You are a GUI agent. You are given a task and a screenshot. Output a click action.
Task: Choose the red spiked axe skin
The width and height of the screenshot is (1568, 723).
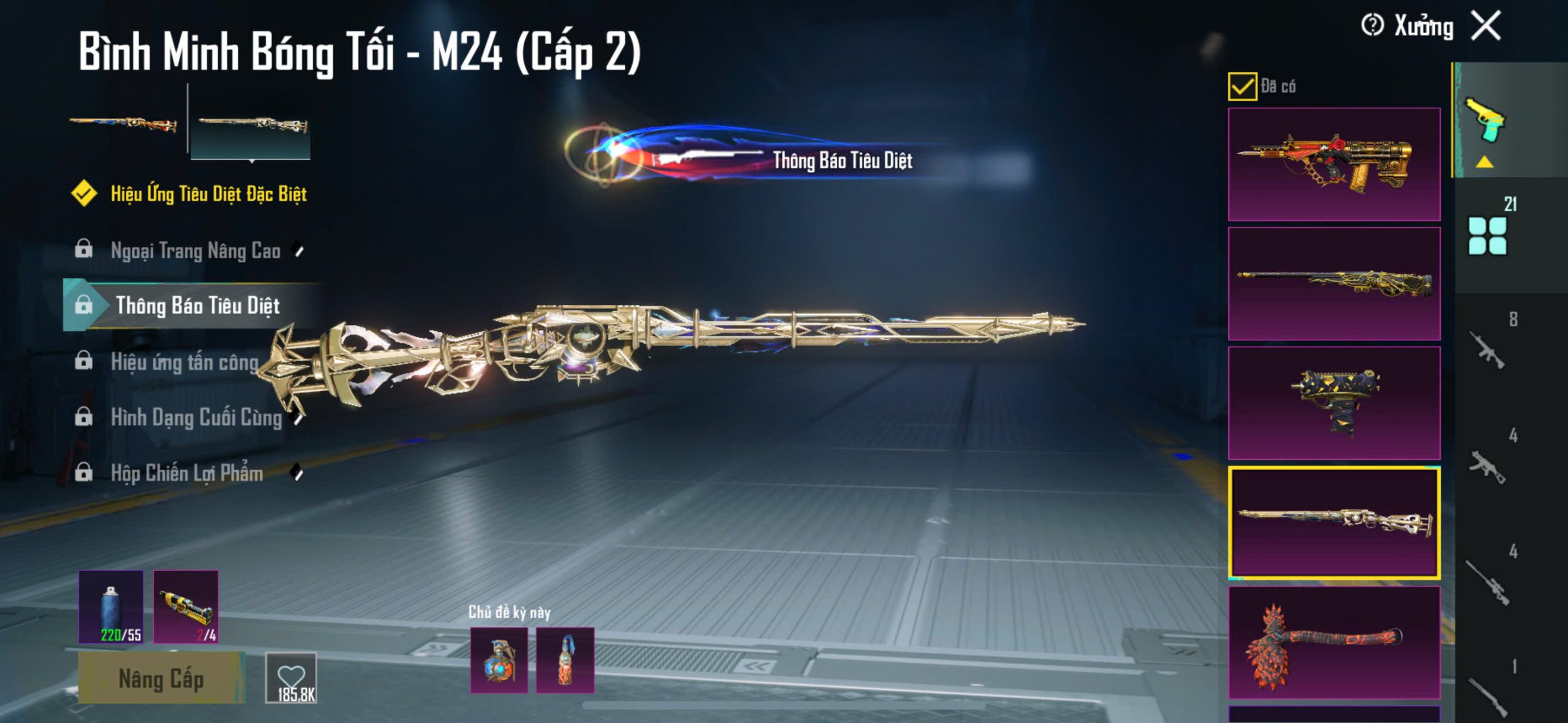1334,642
